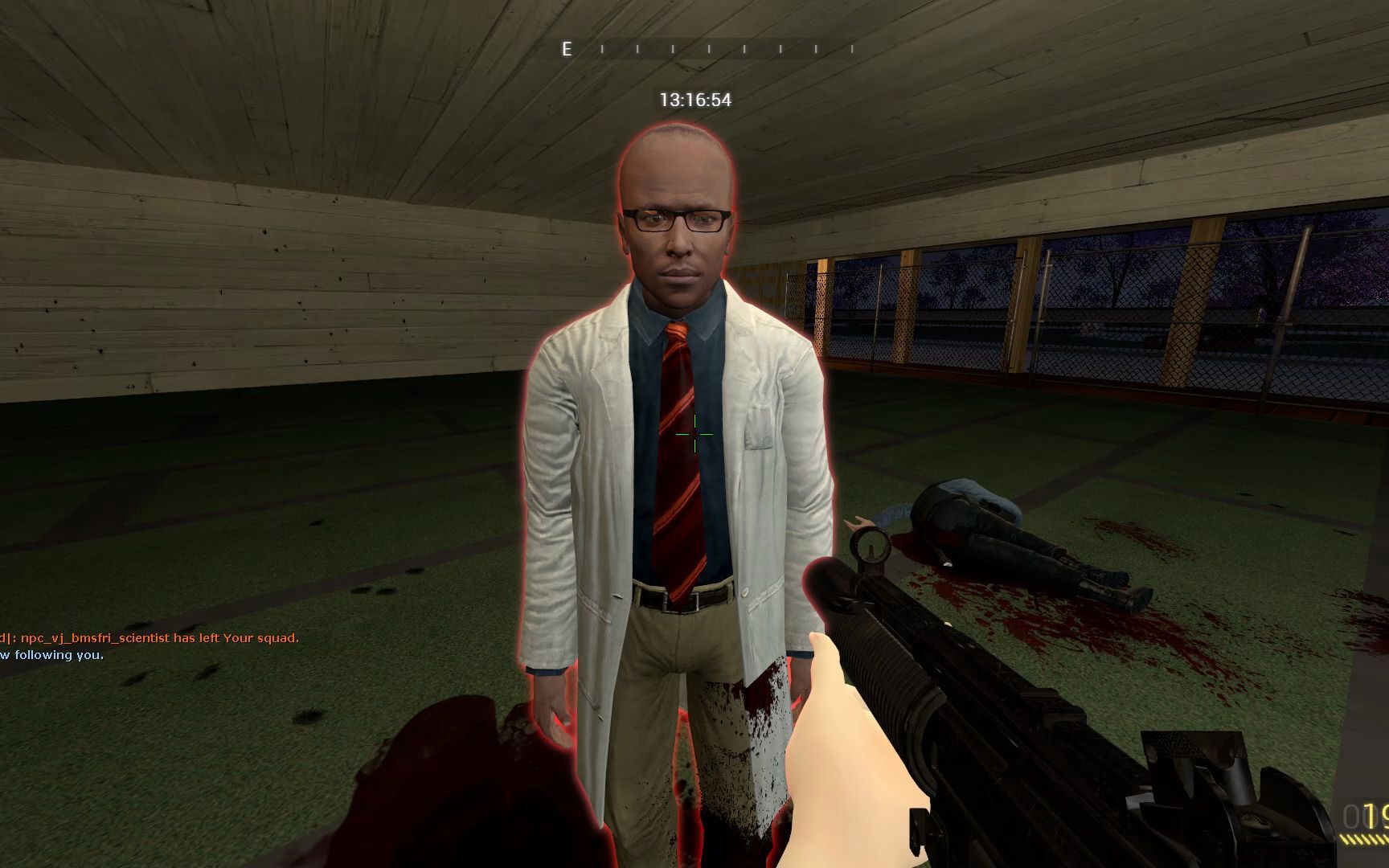1389x868 pixels.
Task: Click the clock showing 13:16:54
Action: tap(696, 100)
